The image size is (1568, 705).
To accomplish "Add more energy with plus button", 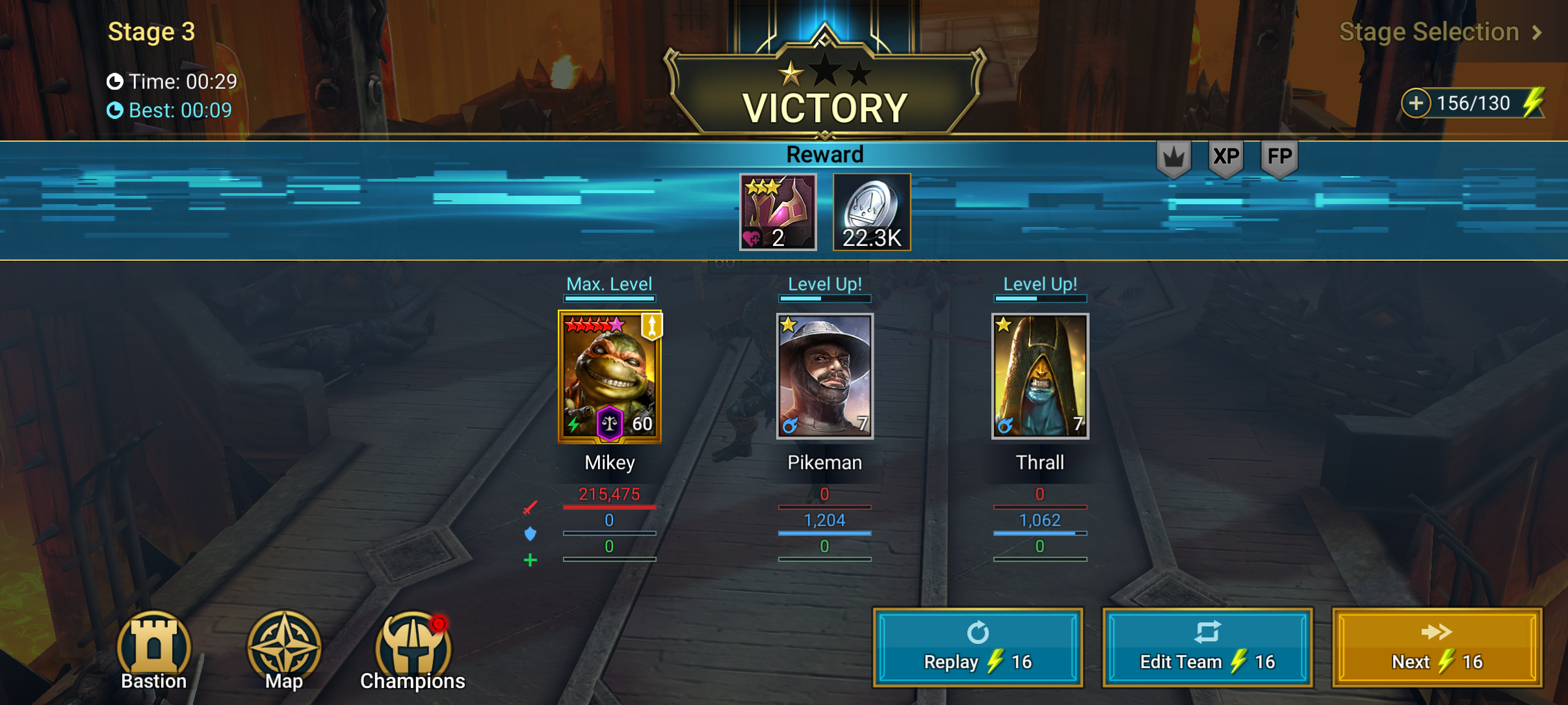I will pos(1416,103).
